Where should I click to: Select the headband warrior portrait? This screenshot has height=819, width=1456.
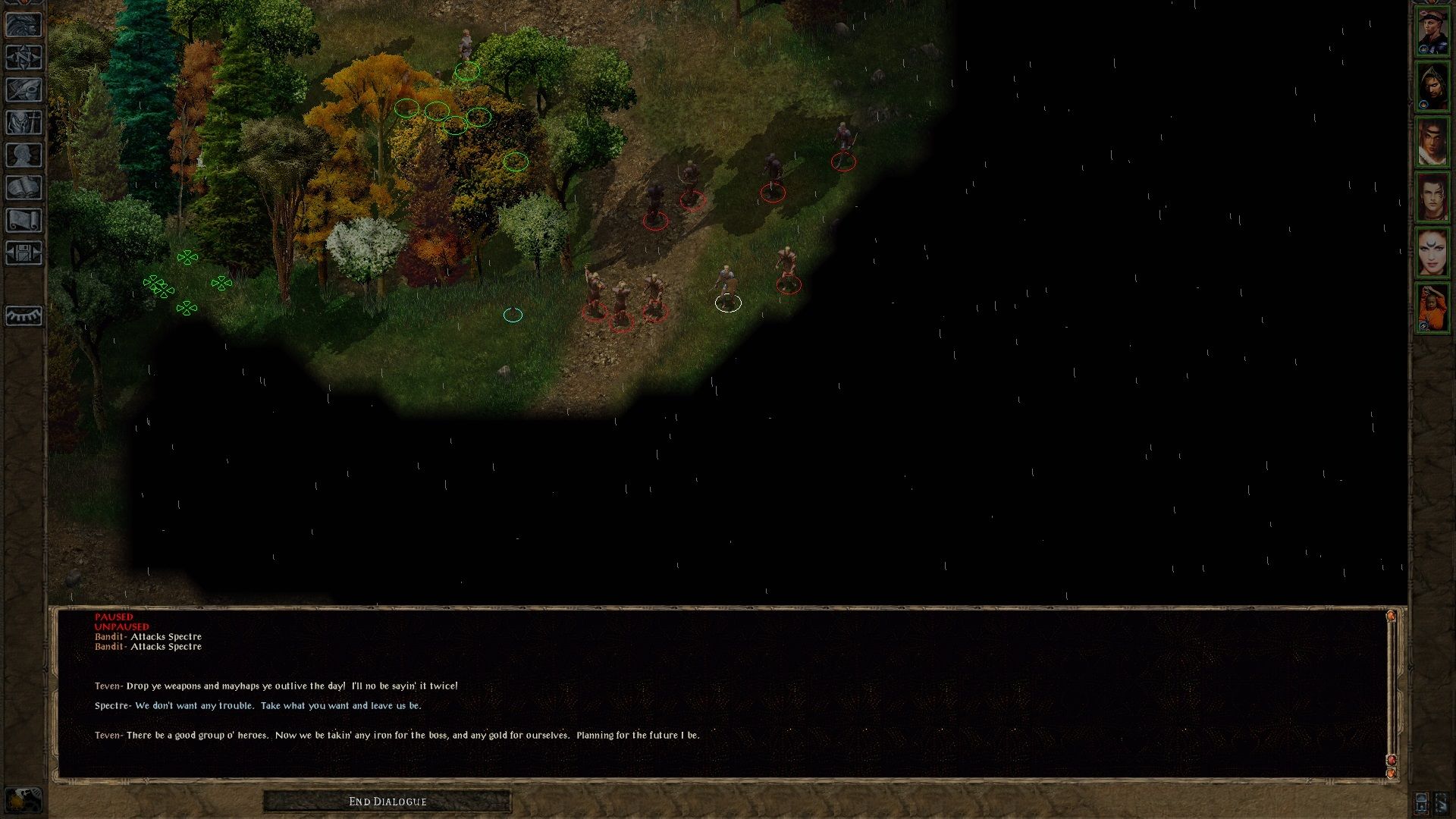pos(1432,143)
